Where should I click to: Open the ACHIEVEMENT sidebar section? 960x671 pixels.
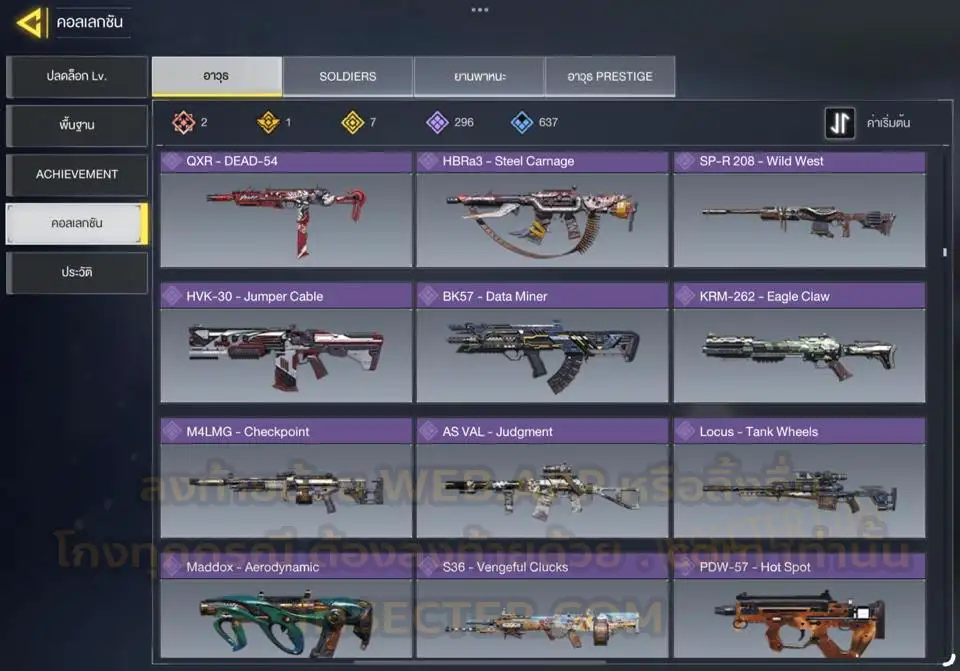click(x=77, y=174)
